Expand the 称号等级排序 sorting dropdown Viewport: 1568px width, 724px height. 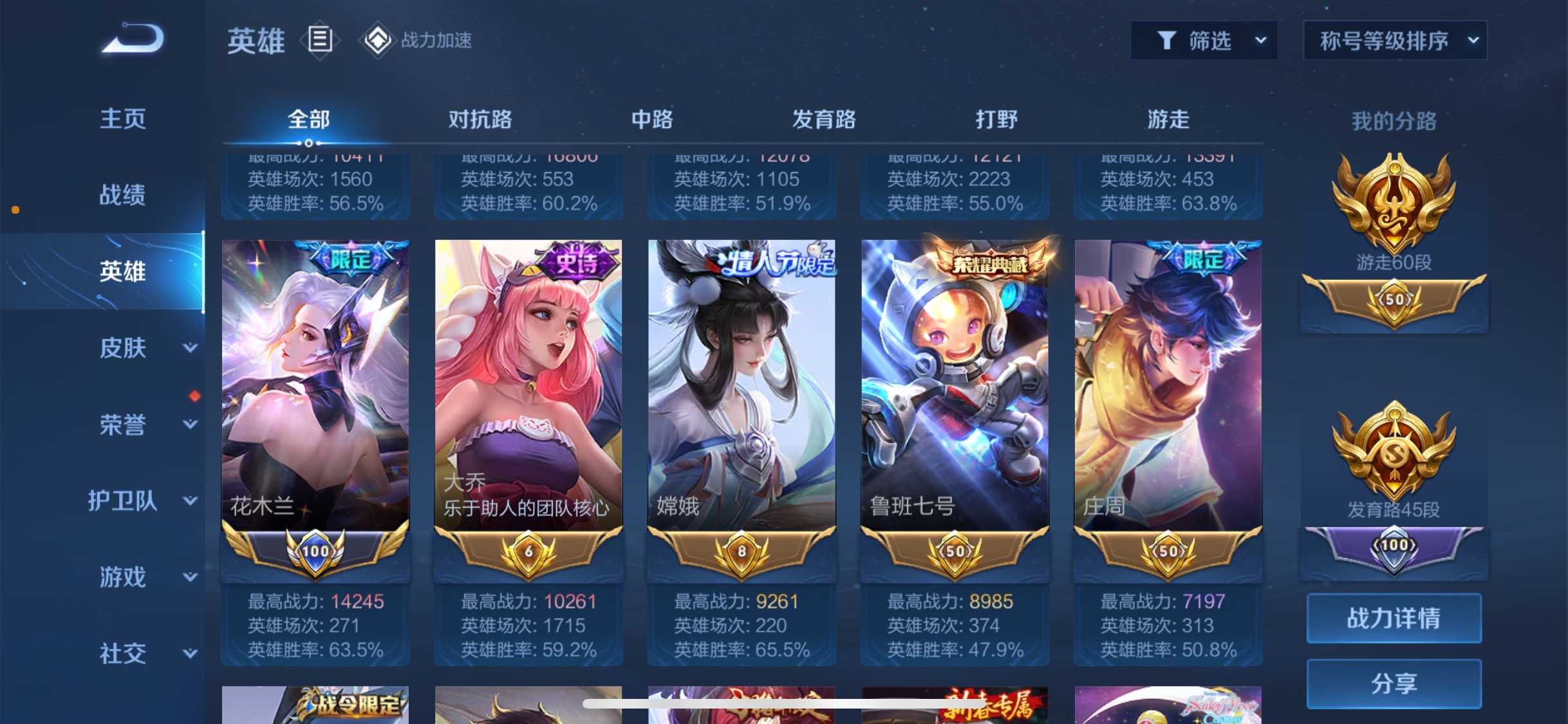tap(1394, 40)
